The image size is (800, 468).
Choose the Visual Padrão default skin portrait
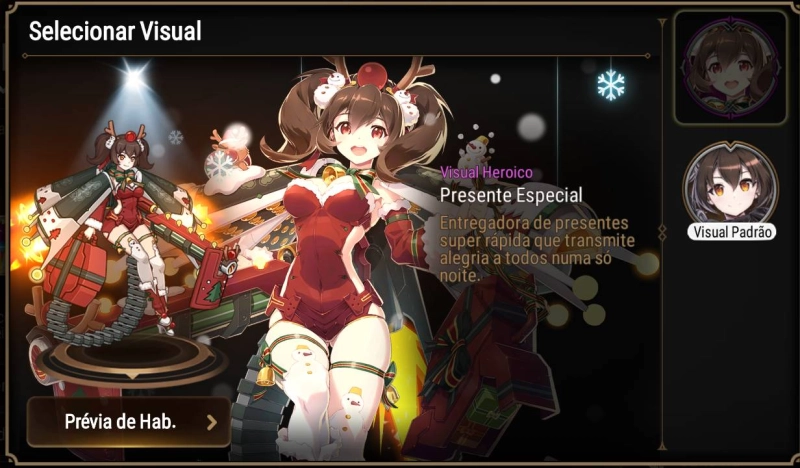click(x=729, y=187)
